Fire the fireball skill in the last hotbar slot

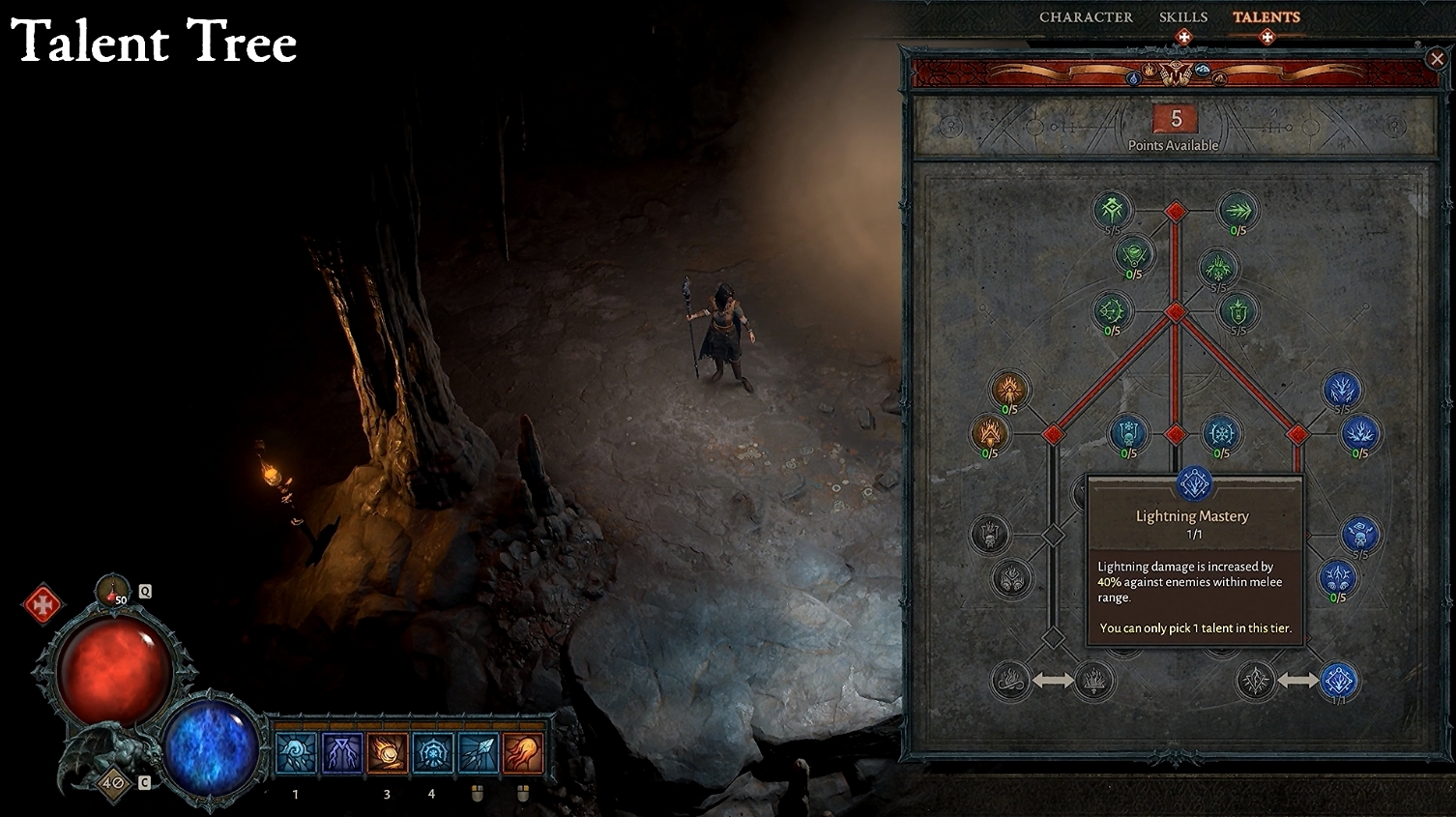523,753
